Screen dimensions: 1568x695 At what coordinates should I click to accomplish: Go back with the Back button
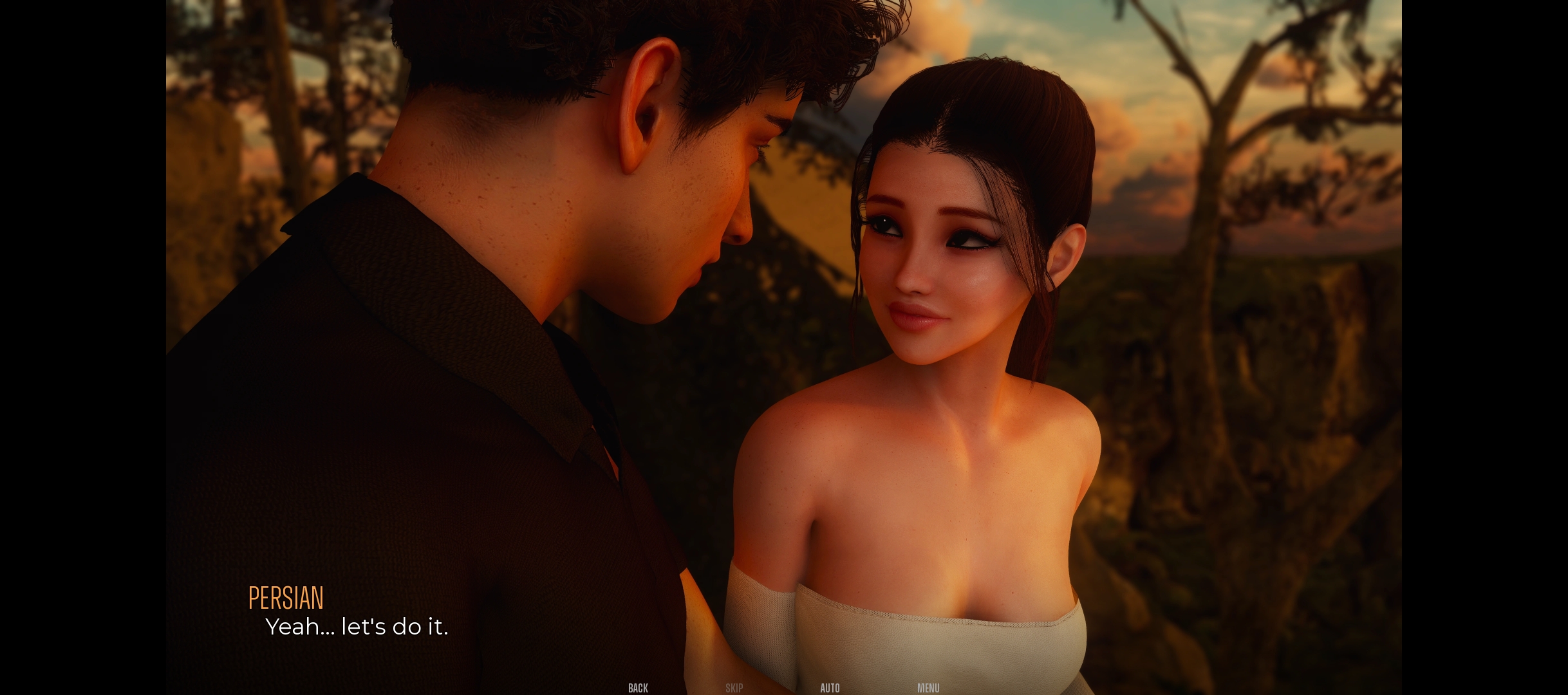click(x=638, y=688)
